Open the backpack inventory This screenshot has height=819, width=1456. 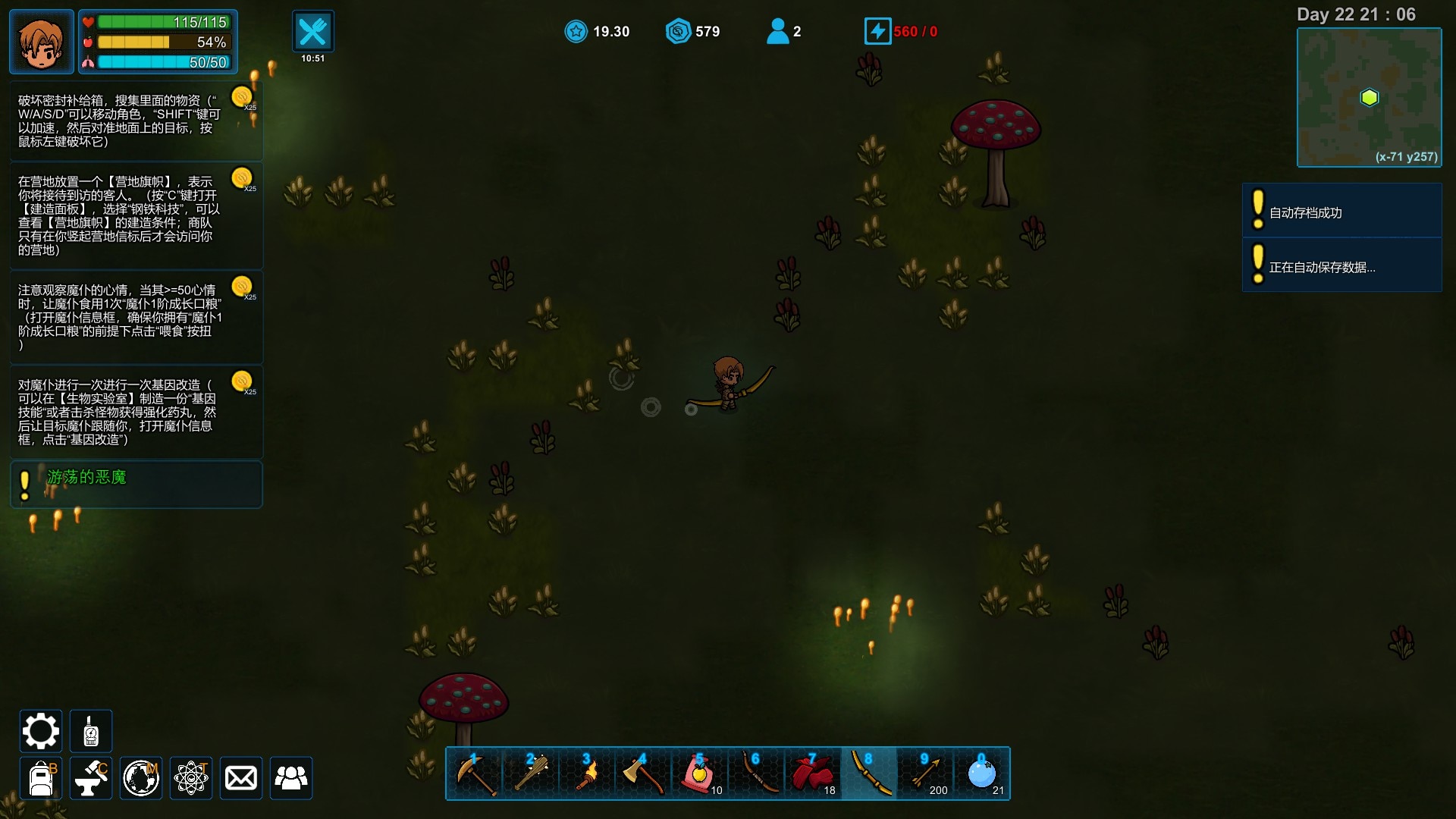(40, 778)
